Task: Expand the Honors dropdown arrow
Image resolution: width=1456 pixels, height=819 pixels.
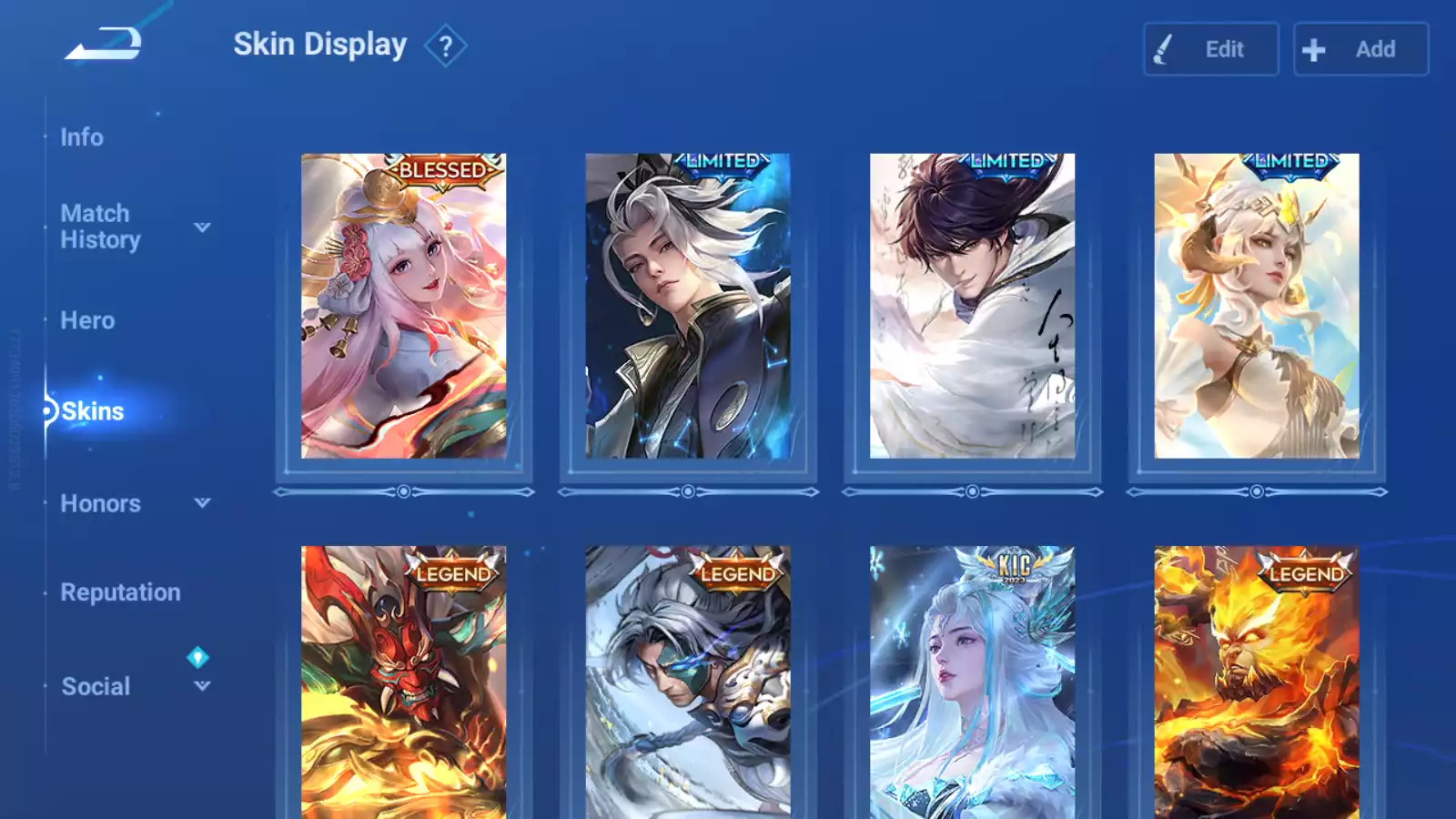Action: (202, 502)
